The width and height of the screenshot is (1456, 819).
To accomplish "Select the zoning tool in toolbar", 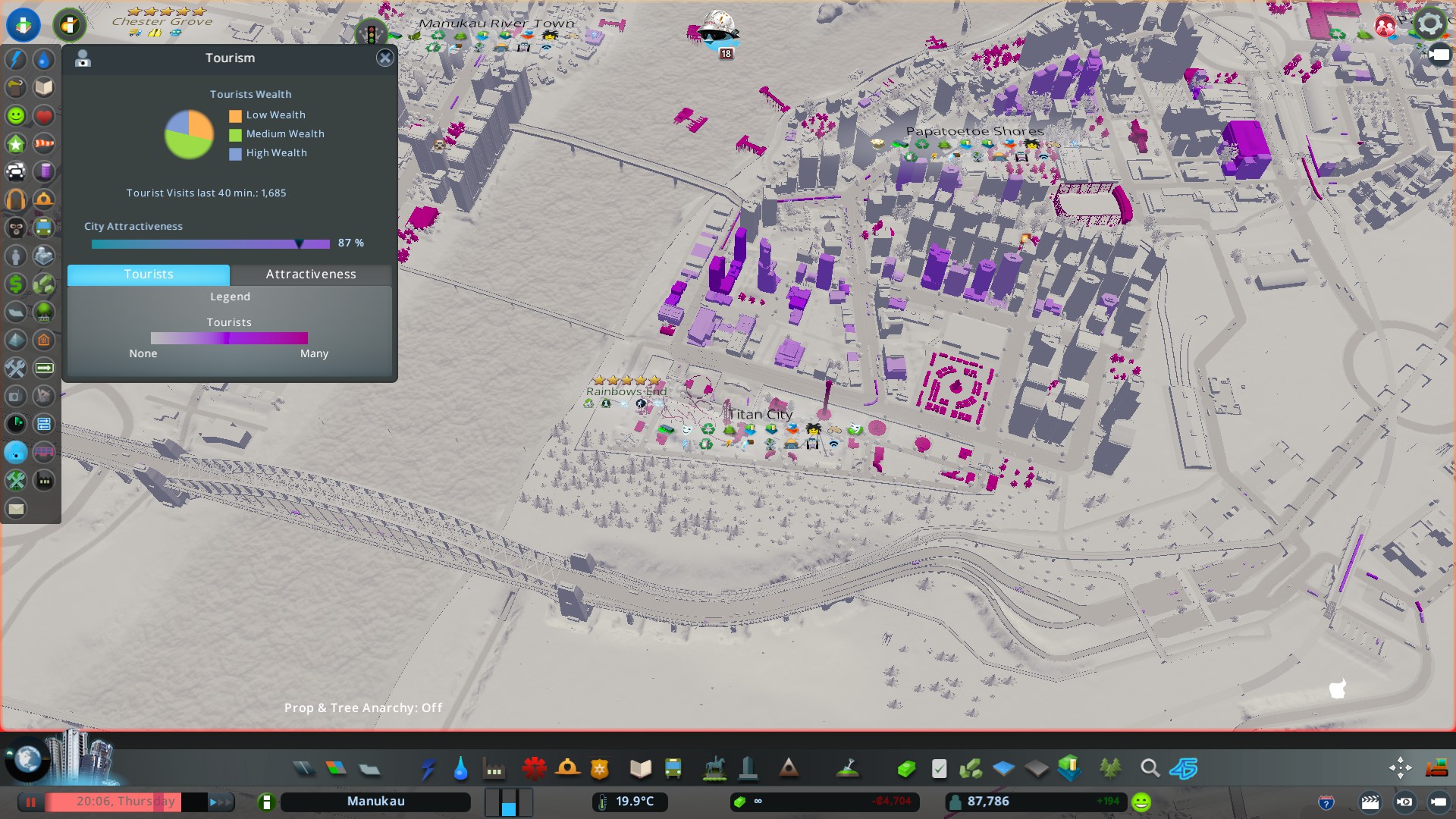I will point(336,769).
